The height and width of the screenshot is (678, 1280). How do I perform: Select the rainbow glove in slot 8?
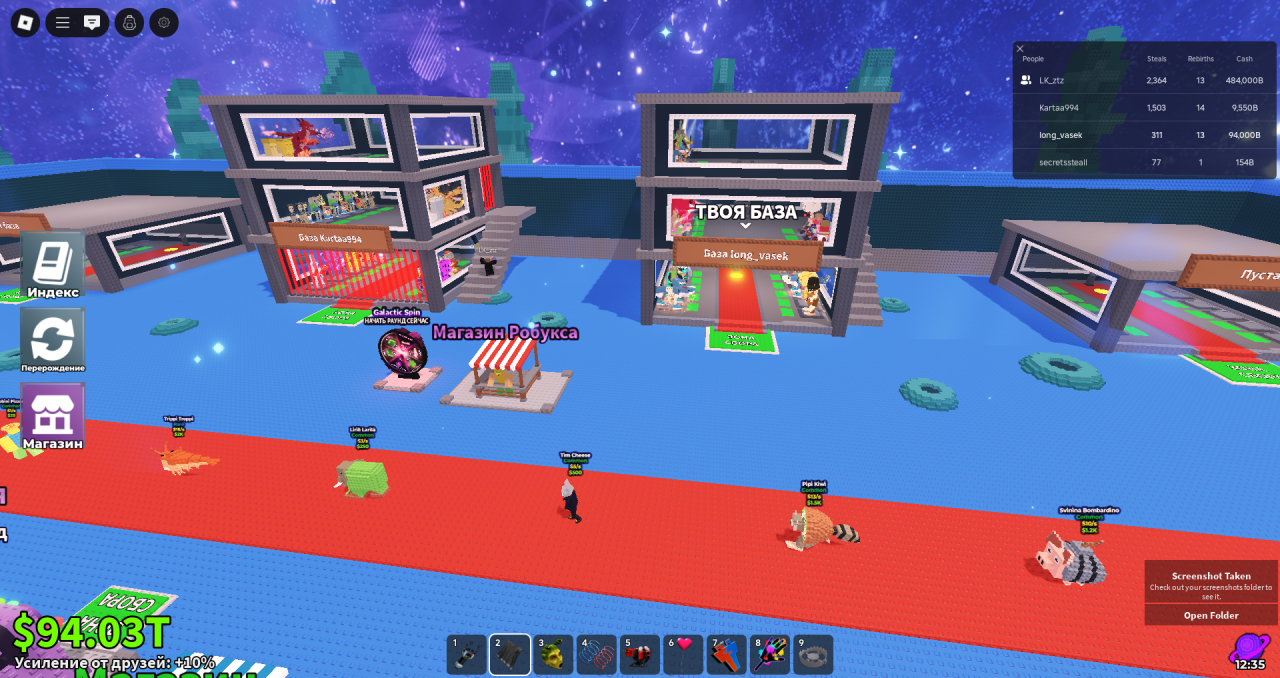pyautogui.click(x=770, y=655)
